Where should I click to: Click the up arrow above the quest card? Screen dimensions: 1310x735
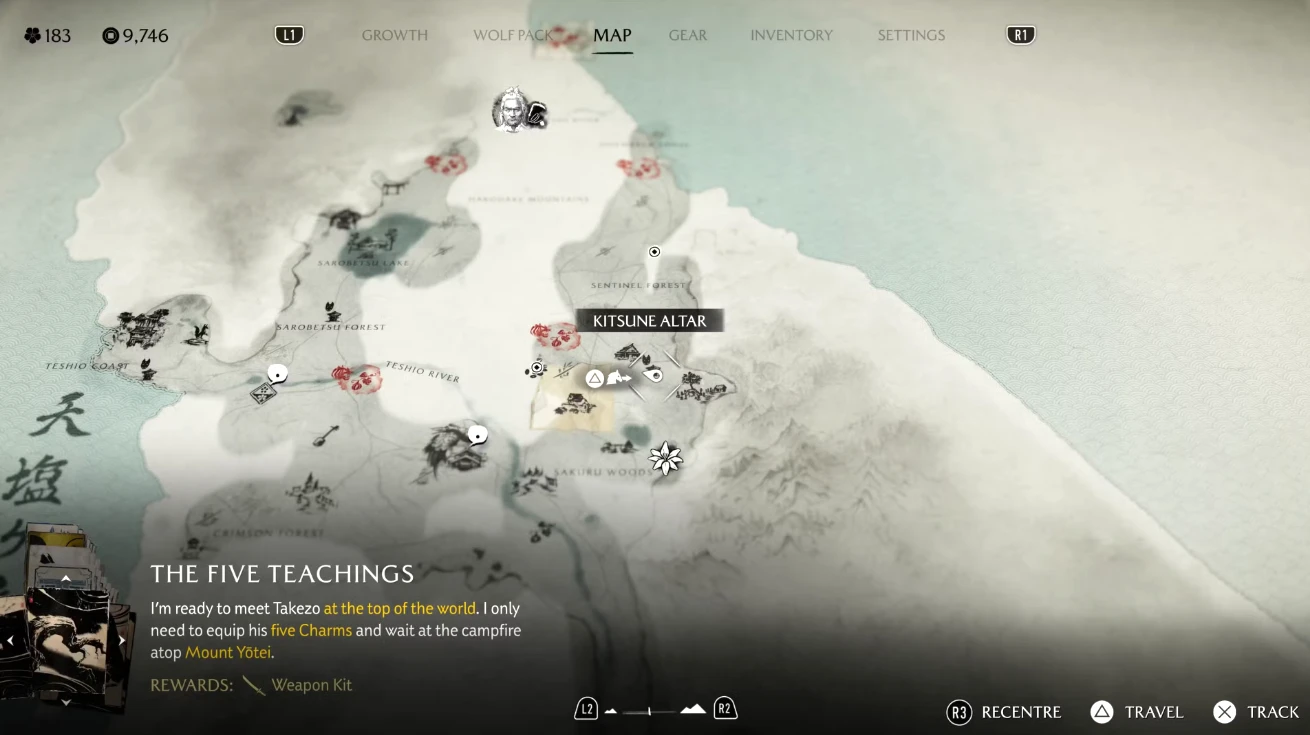coord(66,578)
